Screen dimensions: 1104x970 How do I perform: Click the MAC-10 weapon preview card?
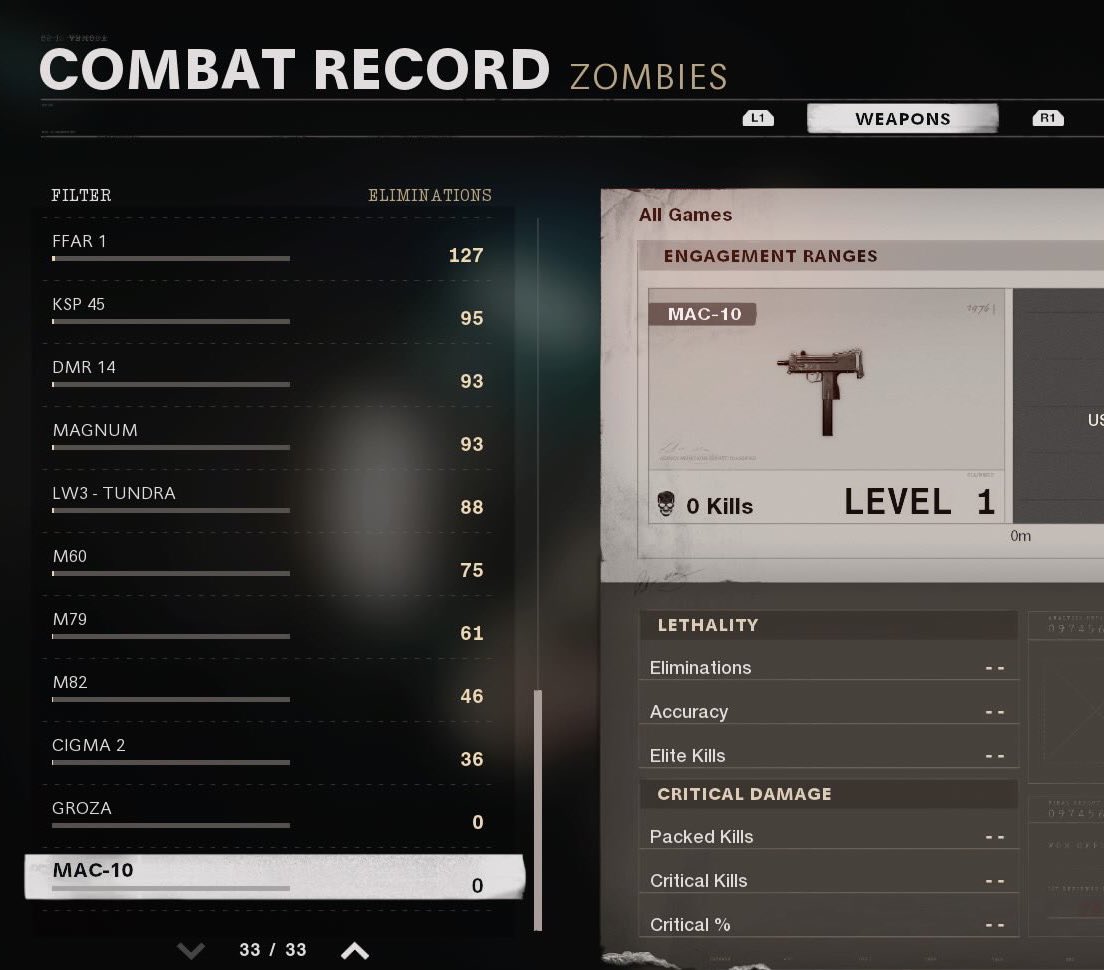[825, 405]
